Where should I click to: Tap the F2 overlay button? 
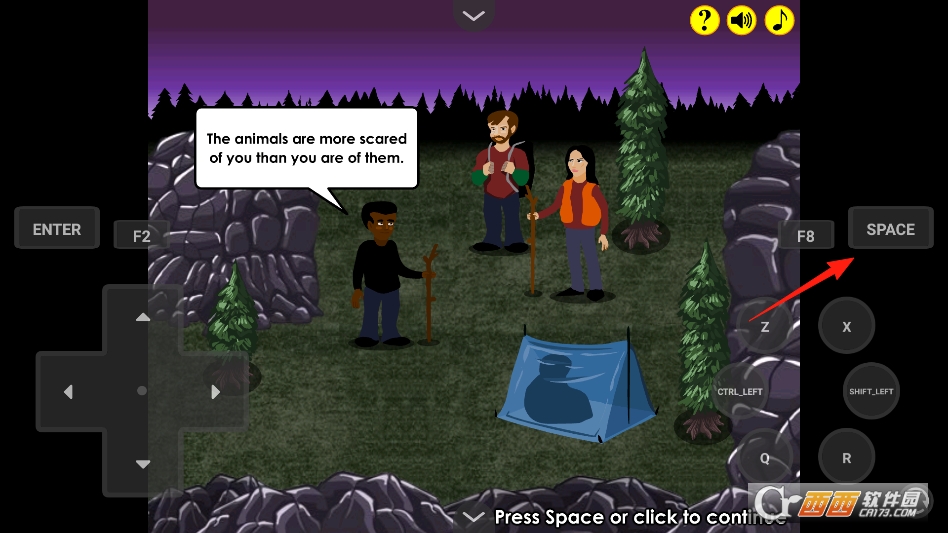coord(141,236)
